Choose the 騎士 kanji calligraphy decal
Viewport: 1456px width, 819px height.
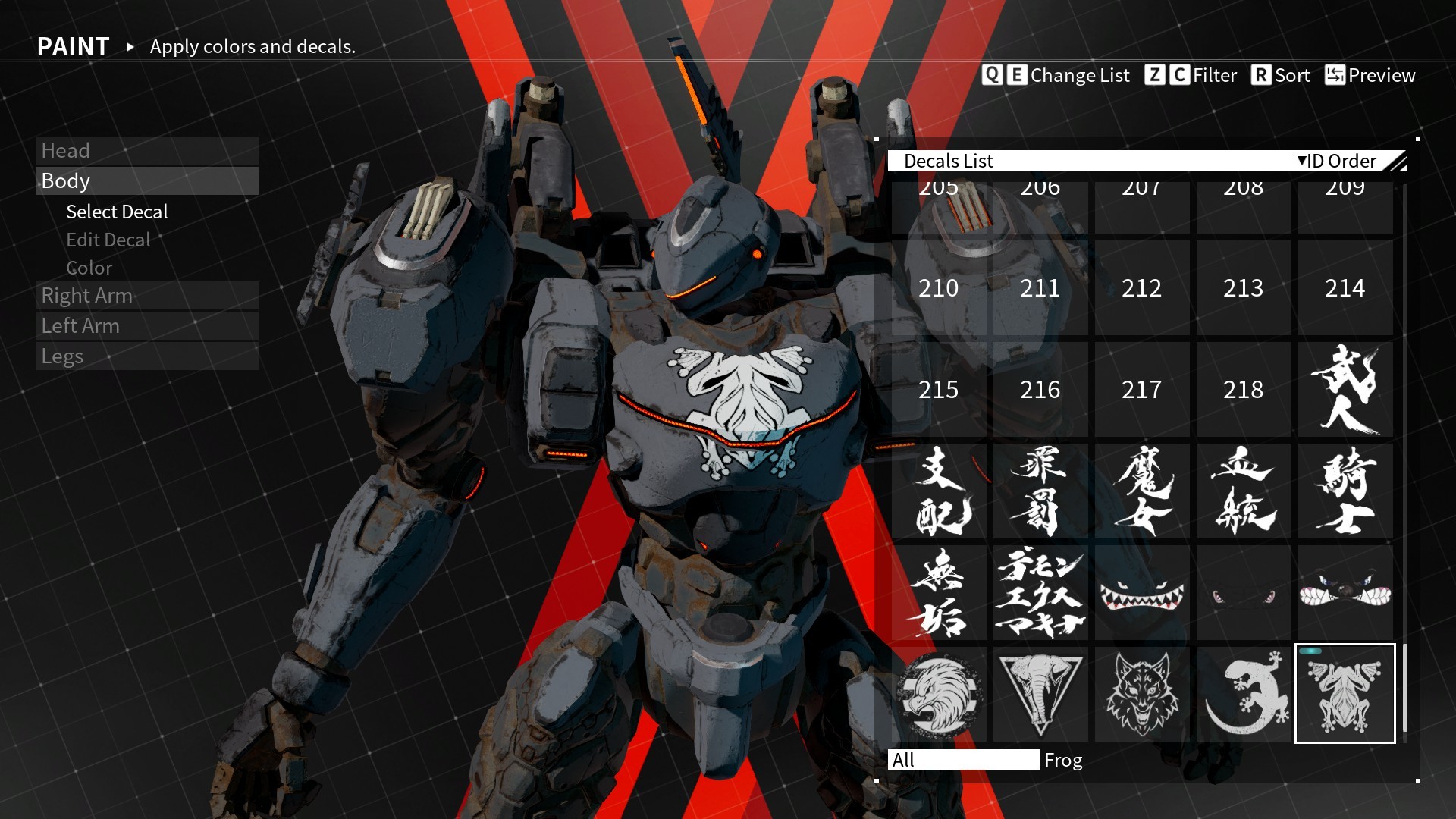coord(1345,491)
